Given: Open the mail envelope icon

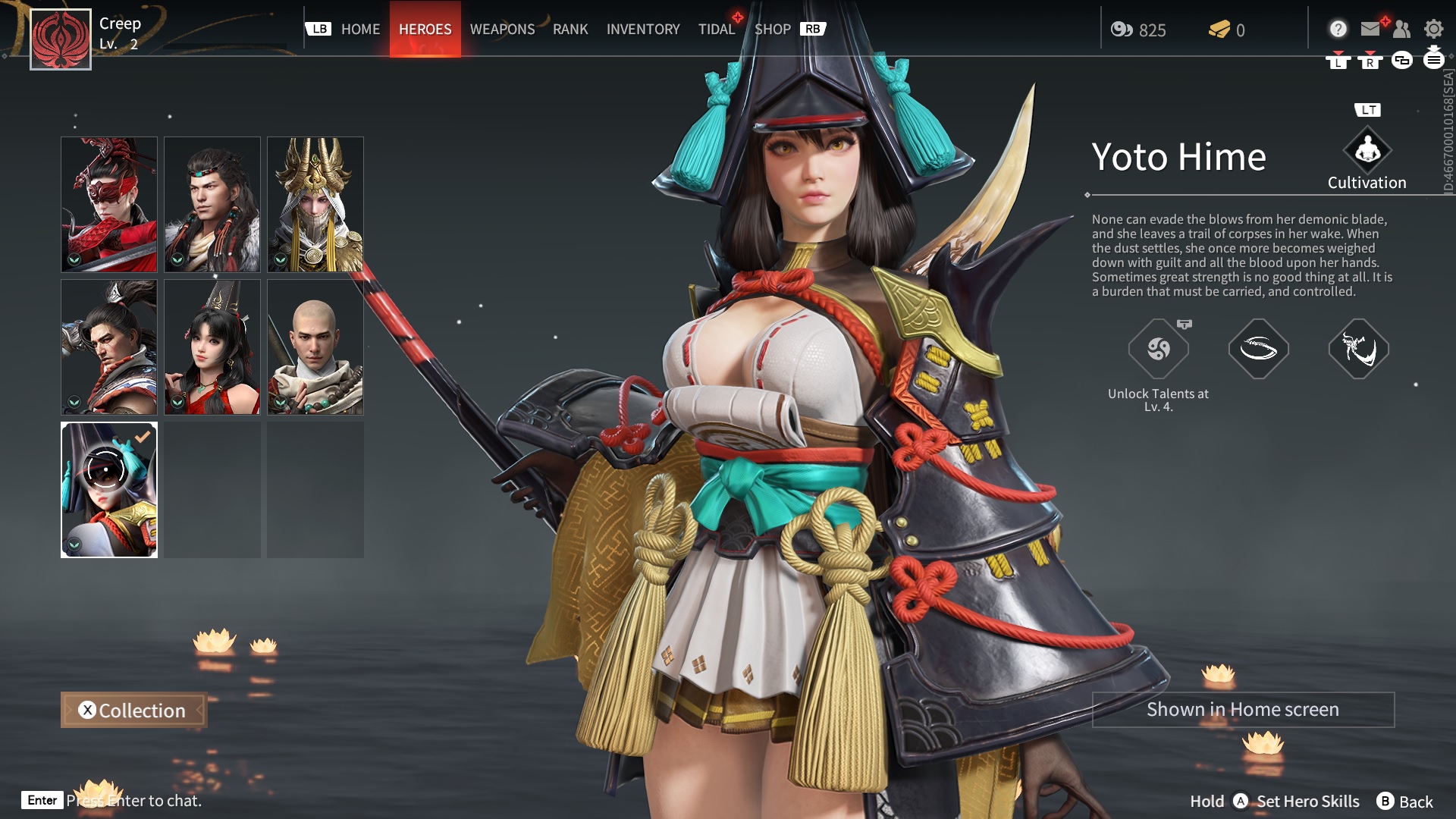Looking at the screenshot, I should 1370,29.
